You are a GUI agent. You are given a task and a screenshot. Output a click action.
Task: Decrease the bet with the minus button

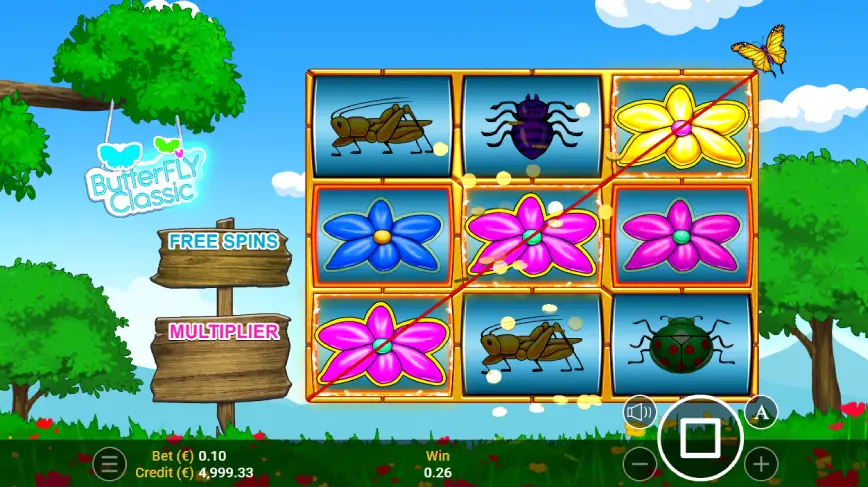click(640, 464)
